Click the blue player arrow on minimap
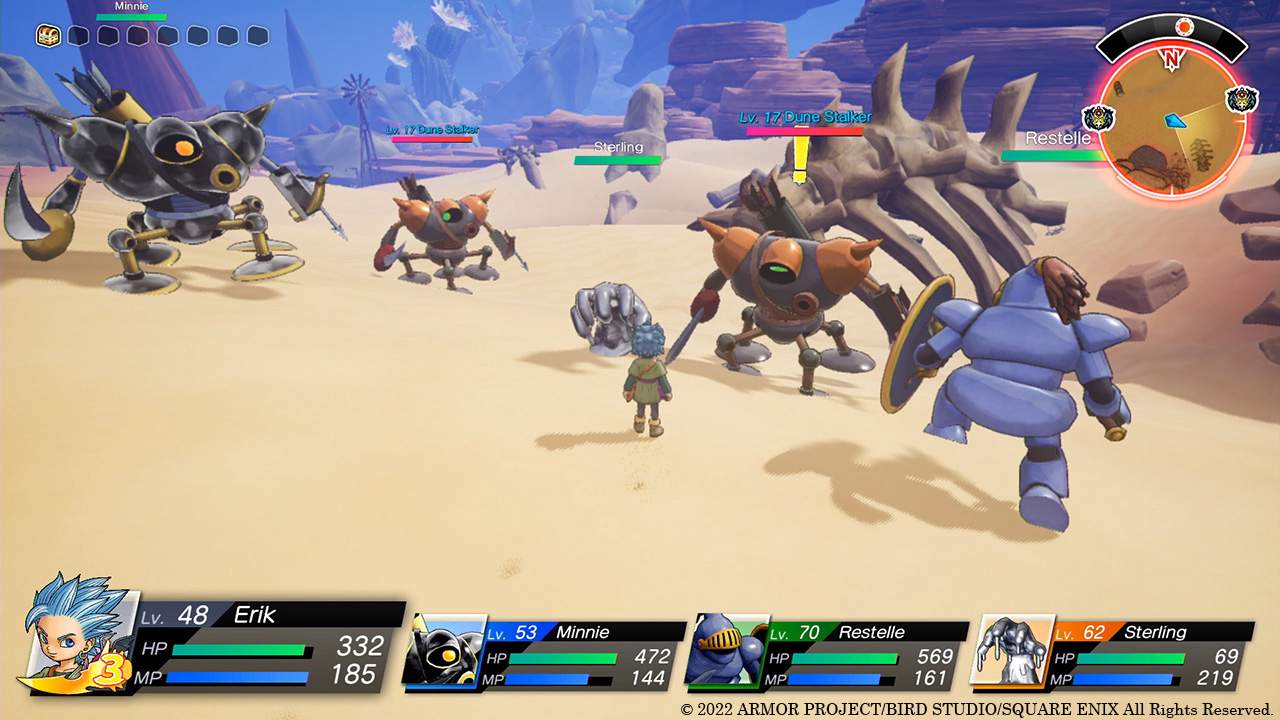1280x720 pixels. point(1176,121)
